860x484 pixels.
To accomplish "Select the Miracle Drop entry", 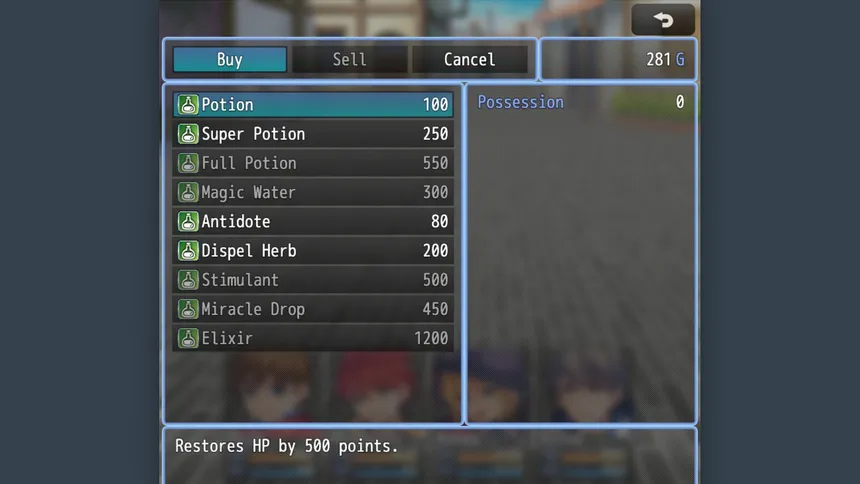I will coord(313,309).
